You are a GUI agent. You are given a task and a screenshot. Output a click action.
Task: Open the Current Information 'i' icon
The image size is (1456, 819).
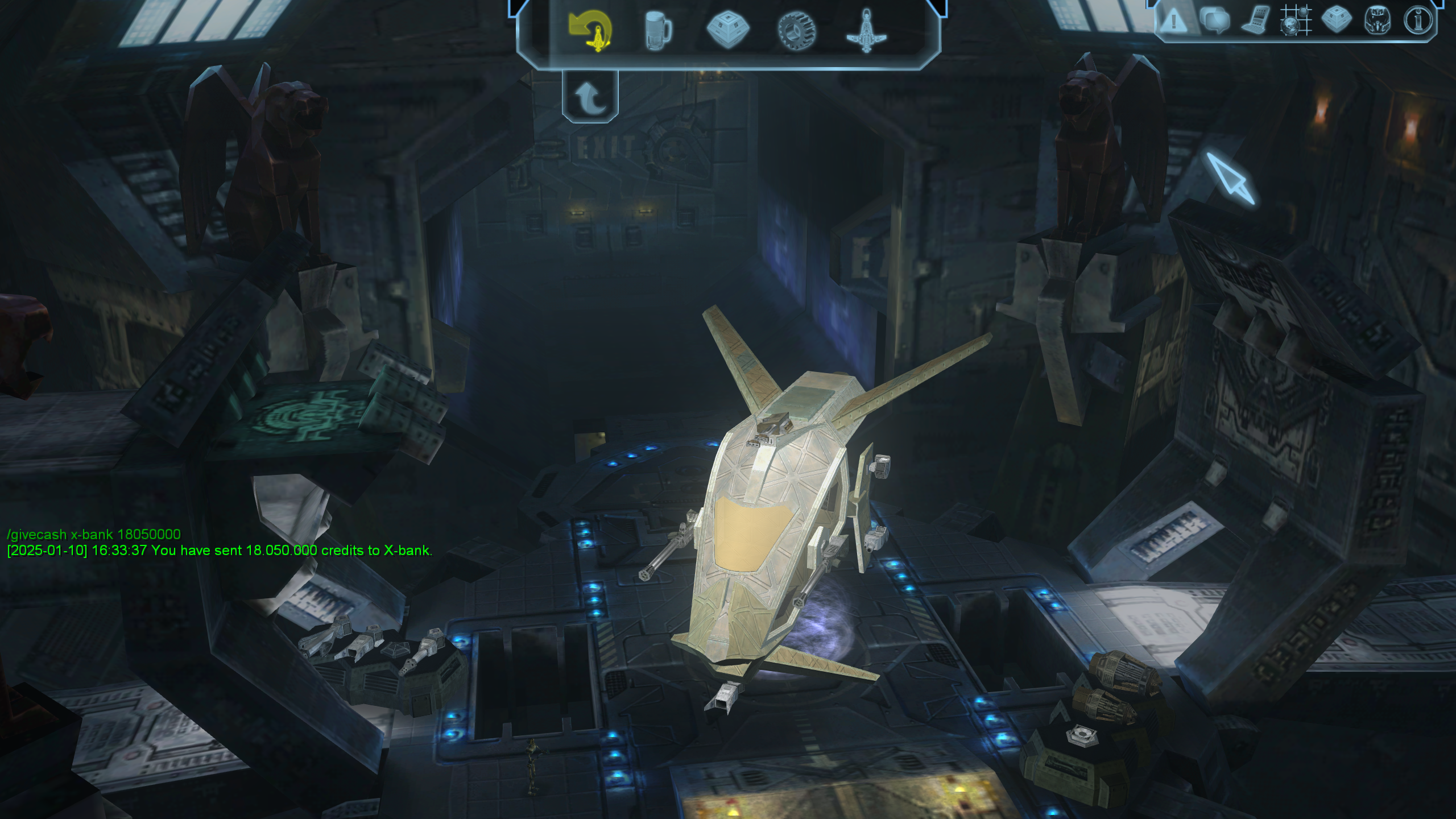[1419, 21]
